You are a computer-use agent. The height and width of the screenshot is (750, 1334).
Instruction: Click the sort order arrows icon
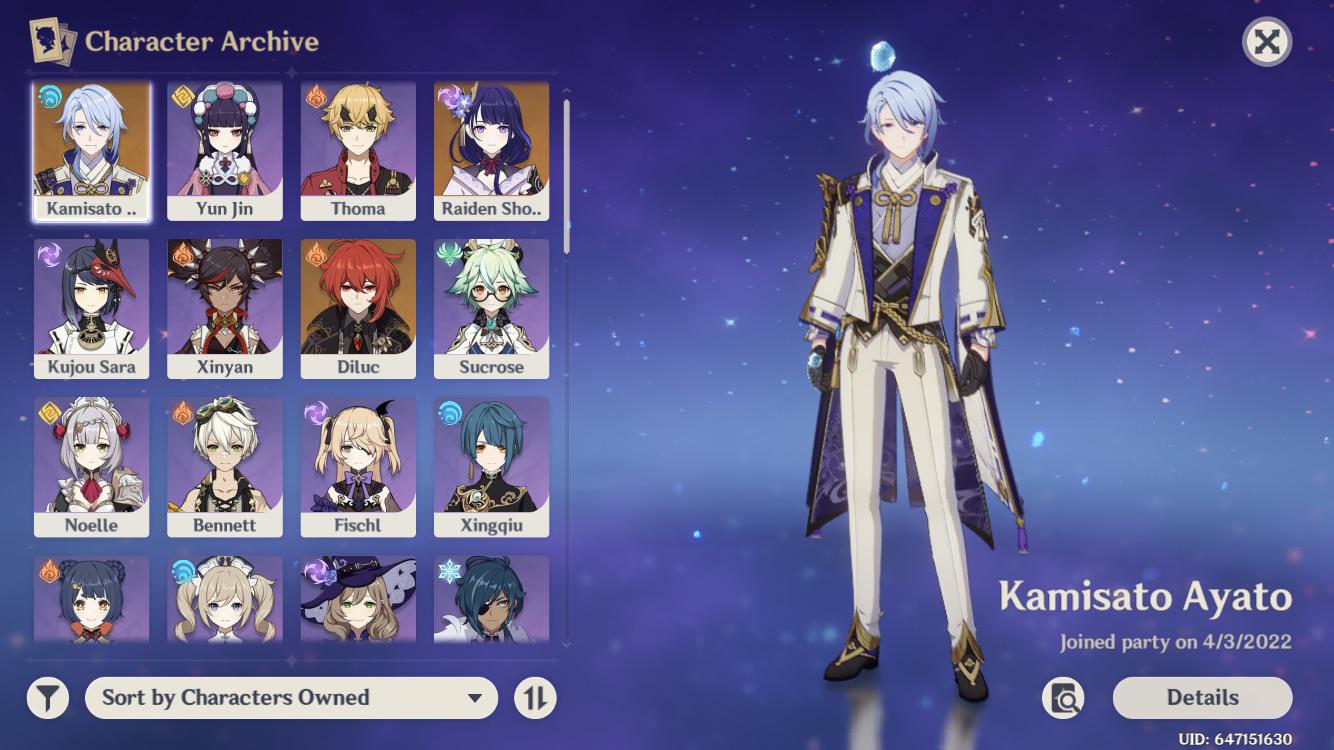point(535,697)
